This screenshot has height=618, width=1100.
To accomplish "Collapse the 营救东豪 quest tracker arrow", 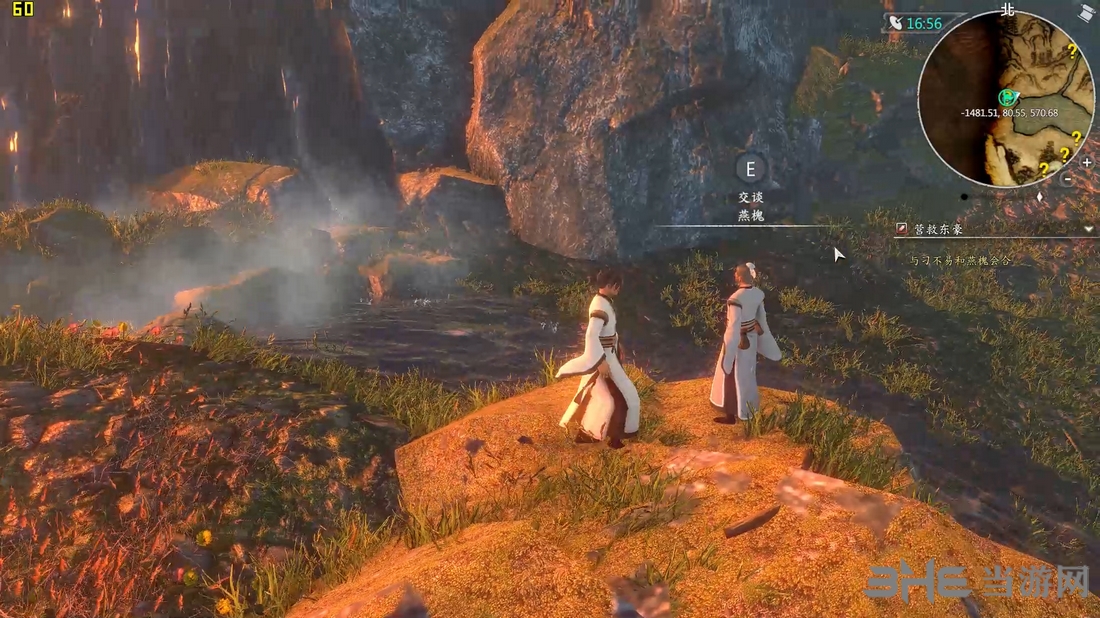I will 1088,229.
